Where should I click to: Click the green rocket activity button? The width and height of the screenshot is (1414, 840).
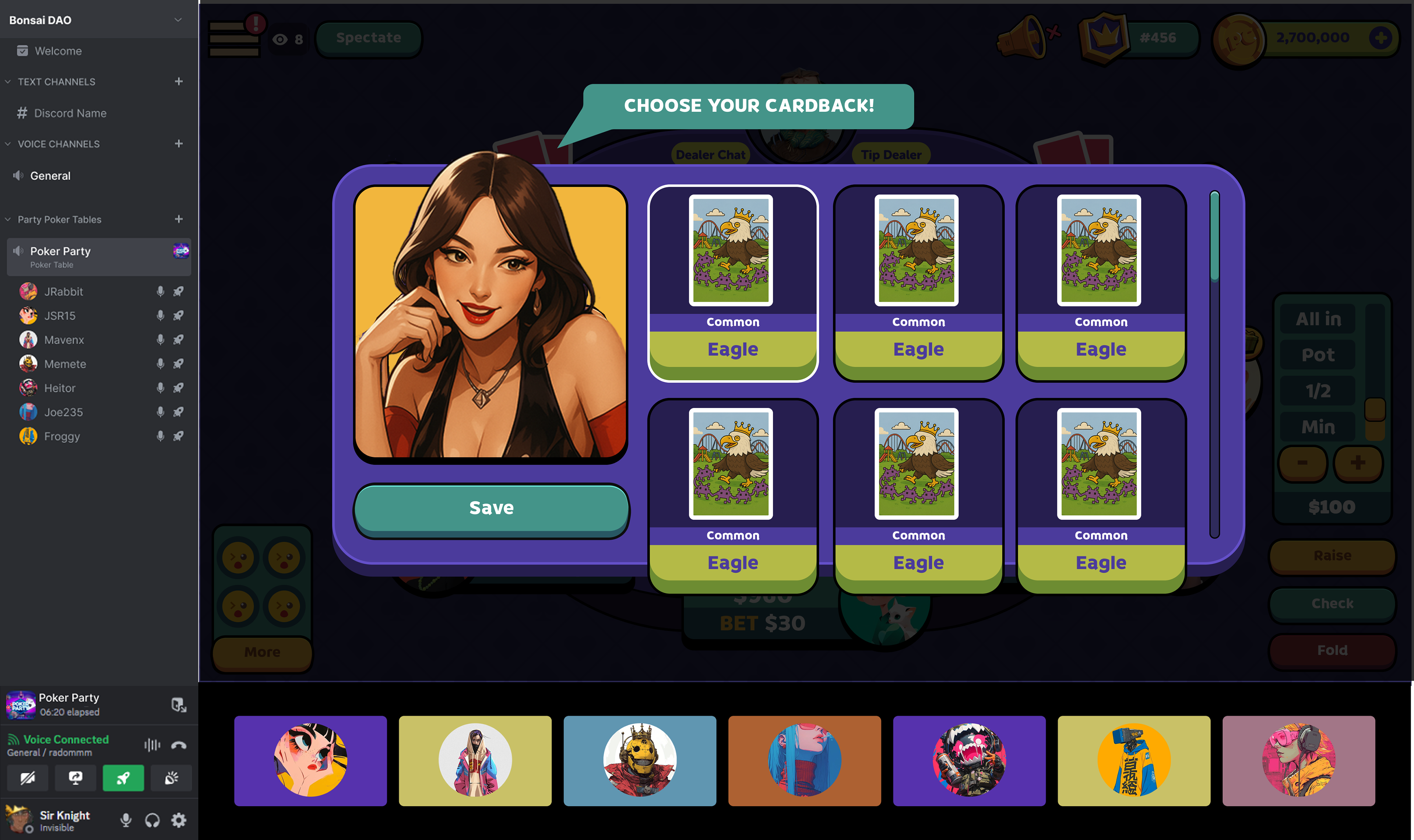click(x=123, y=778)
